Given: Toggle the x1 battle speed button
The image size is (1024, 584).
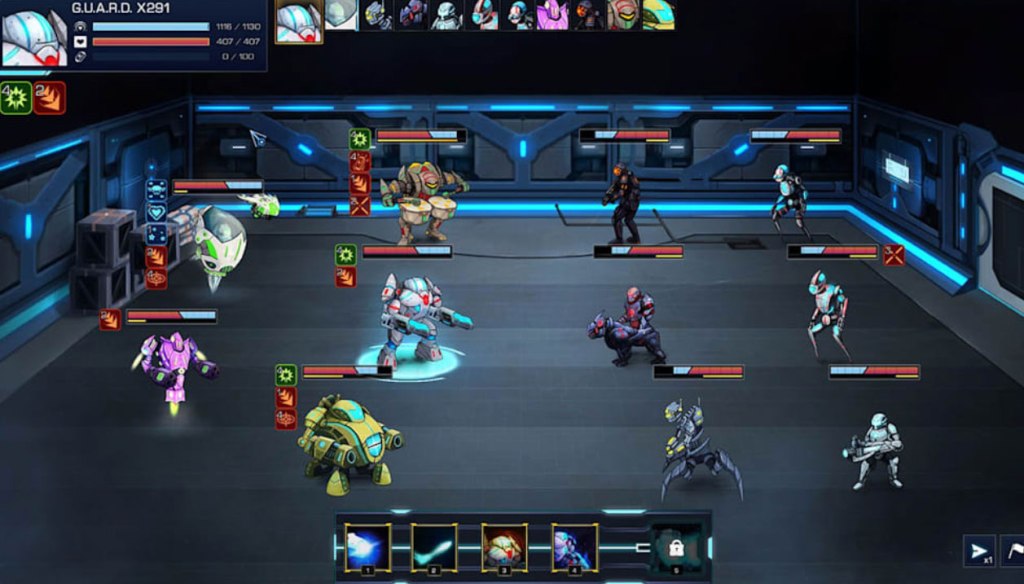Looking at the screenshot, I should [x=978, y=551].
